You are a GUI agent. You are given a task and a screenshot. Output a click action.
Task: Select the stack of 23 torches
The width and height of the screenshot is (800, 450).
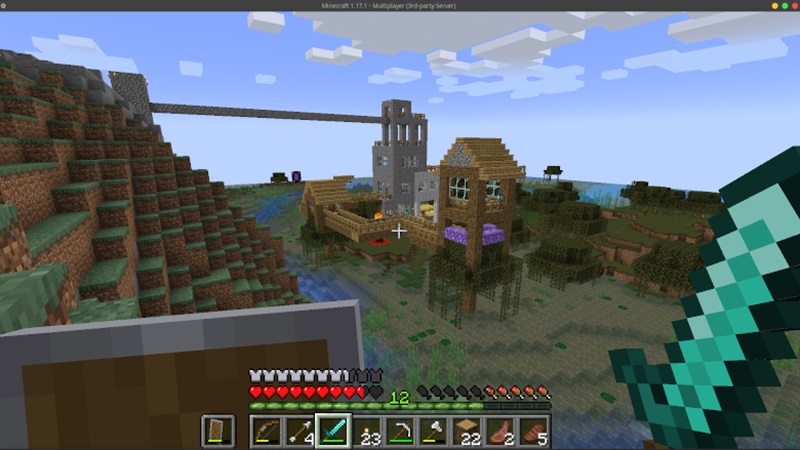click(x=366, y=431)
